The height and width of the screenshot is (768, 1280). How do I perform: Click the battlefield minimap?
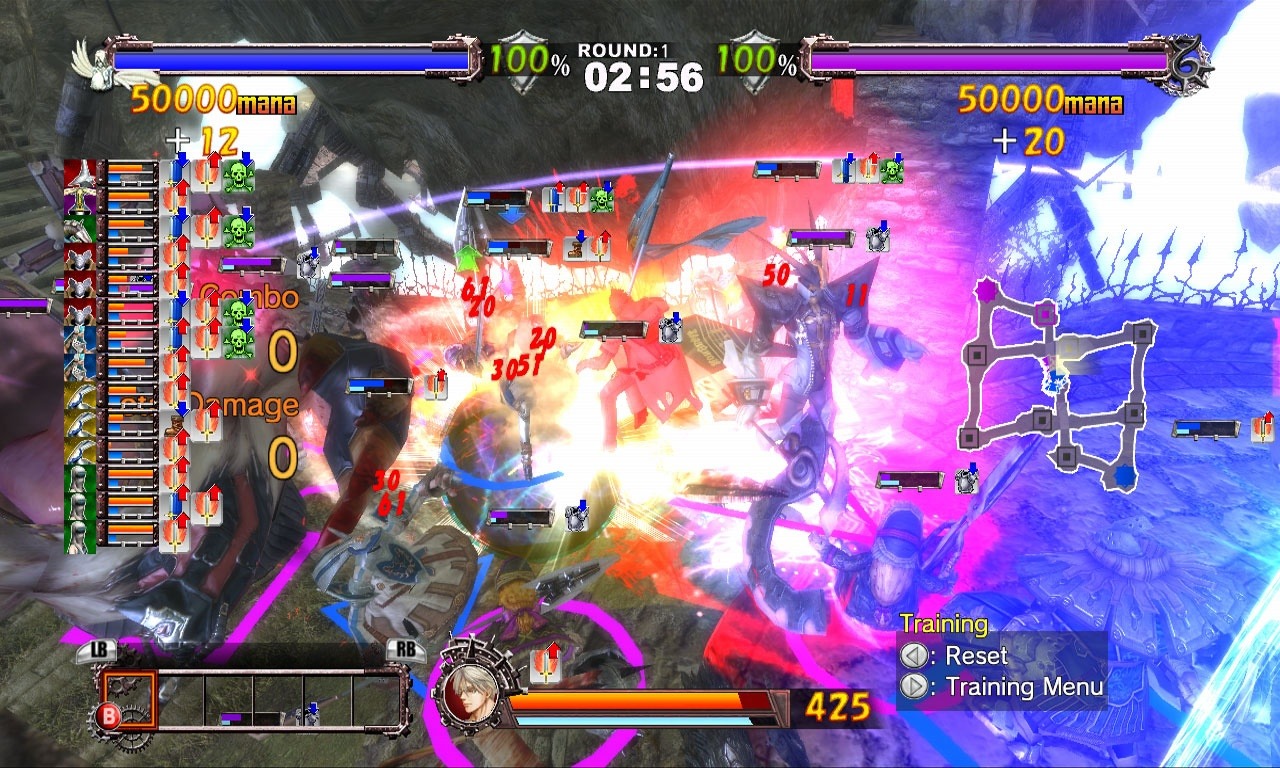point(1058,384)
